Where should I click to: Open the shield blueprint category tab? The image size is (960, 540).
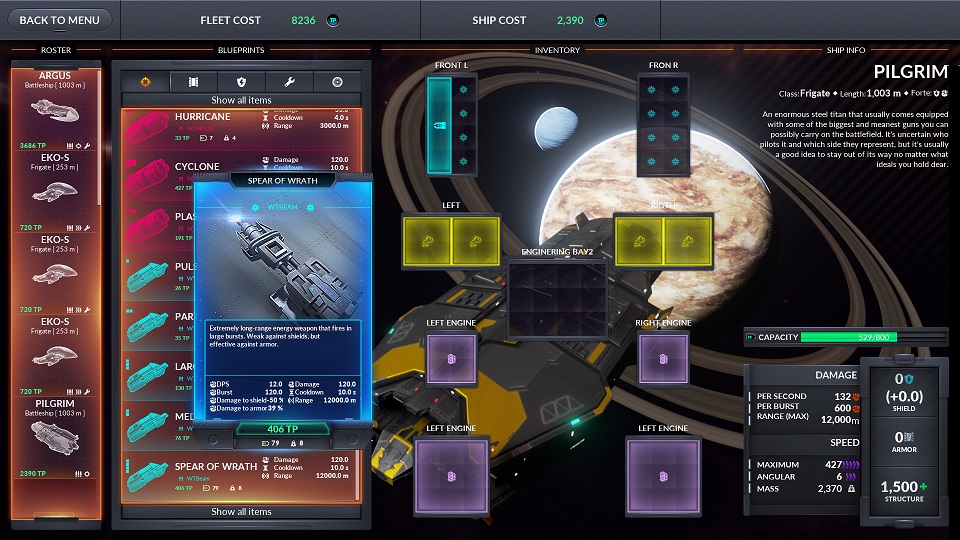[241, 82]
